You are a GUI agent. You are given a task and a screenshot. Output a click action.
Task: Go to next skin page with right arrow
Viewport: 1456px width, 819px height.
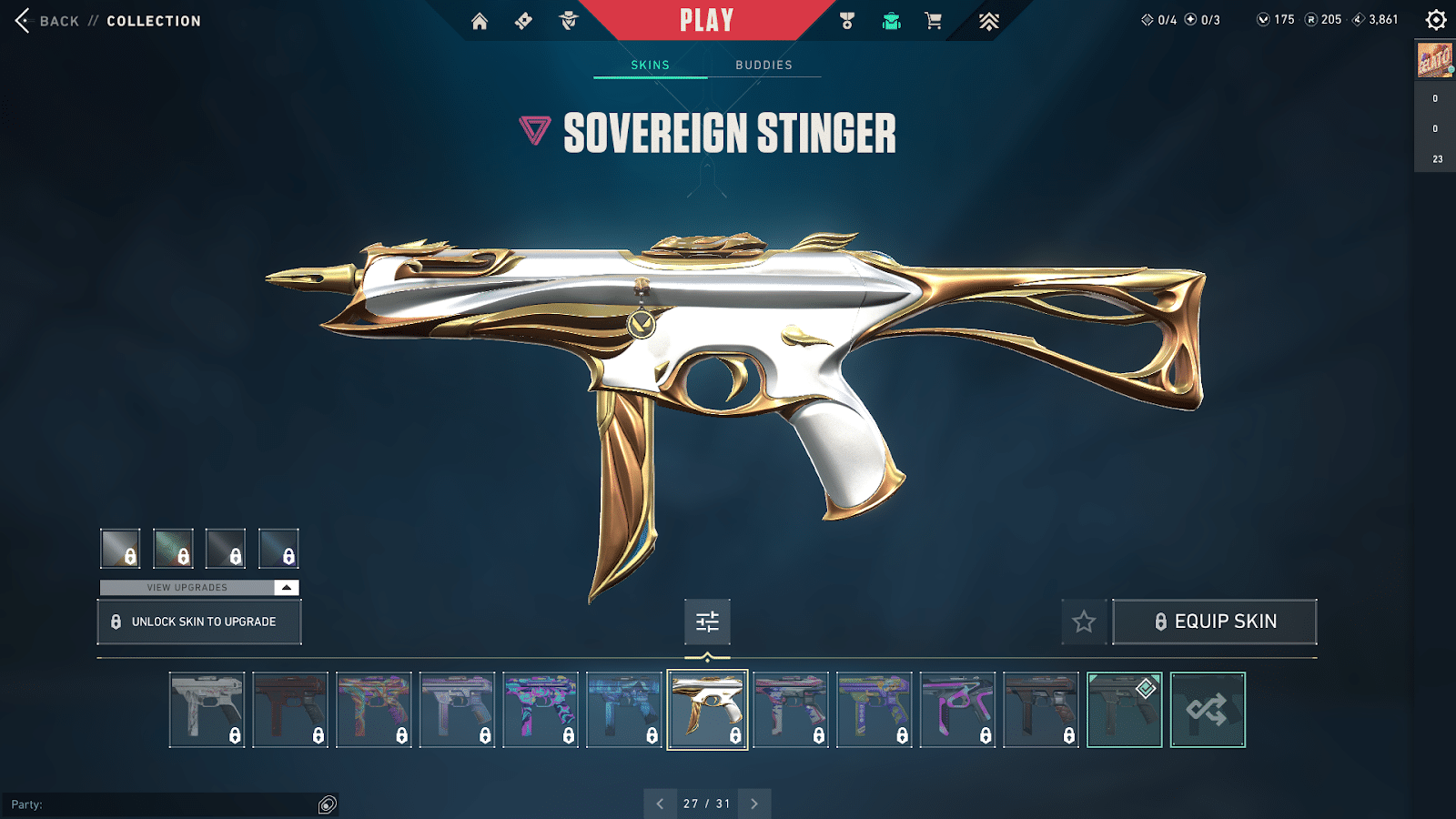pyautogui.click(x=753, y=804)
